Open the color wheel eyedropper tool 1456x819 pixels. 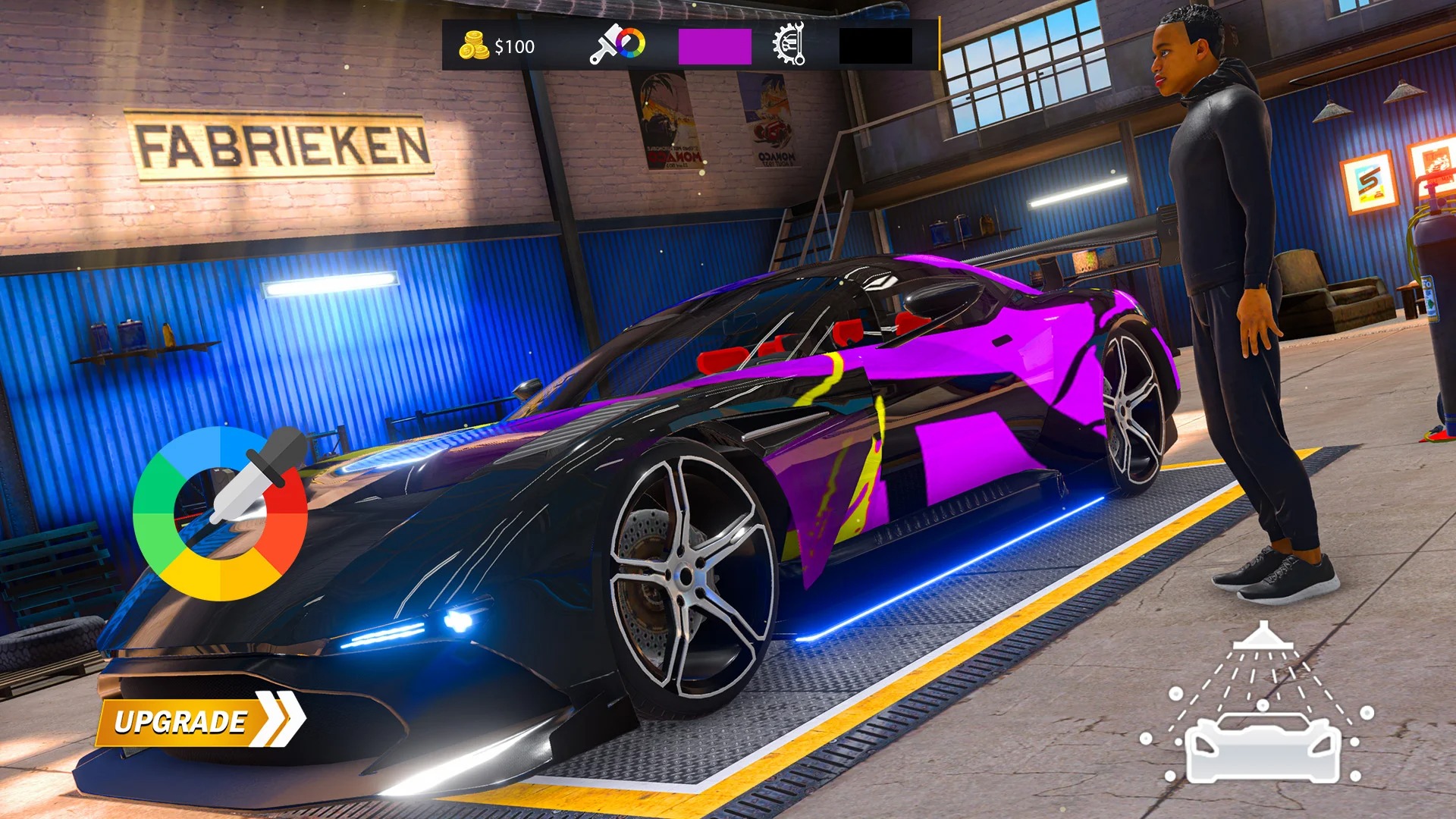click(221, 513)
